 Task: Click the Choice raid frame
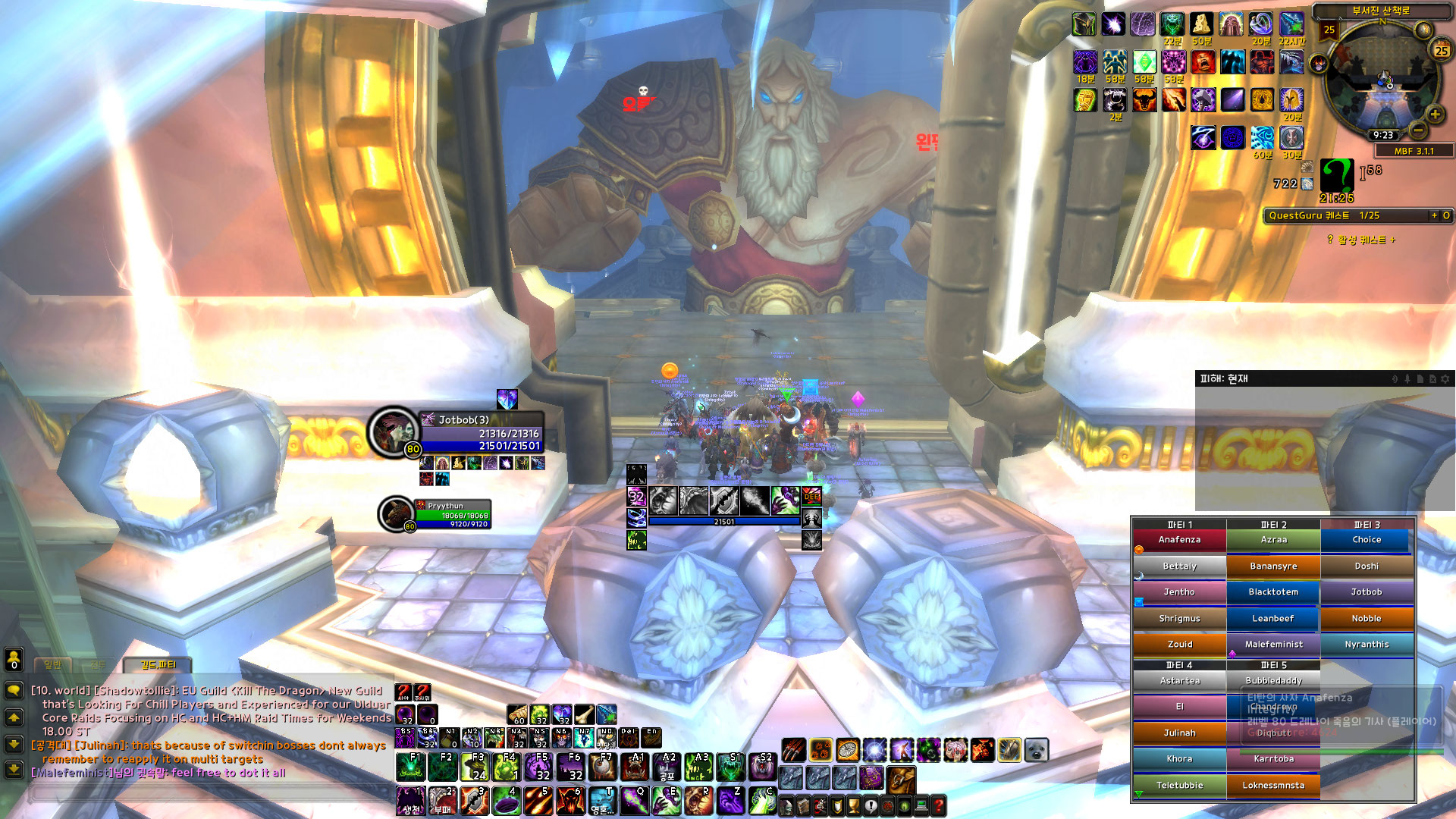(x=1367, y=540)
